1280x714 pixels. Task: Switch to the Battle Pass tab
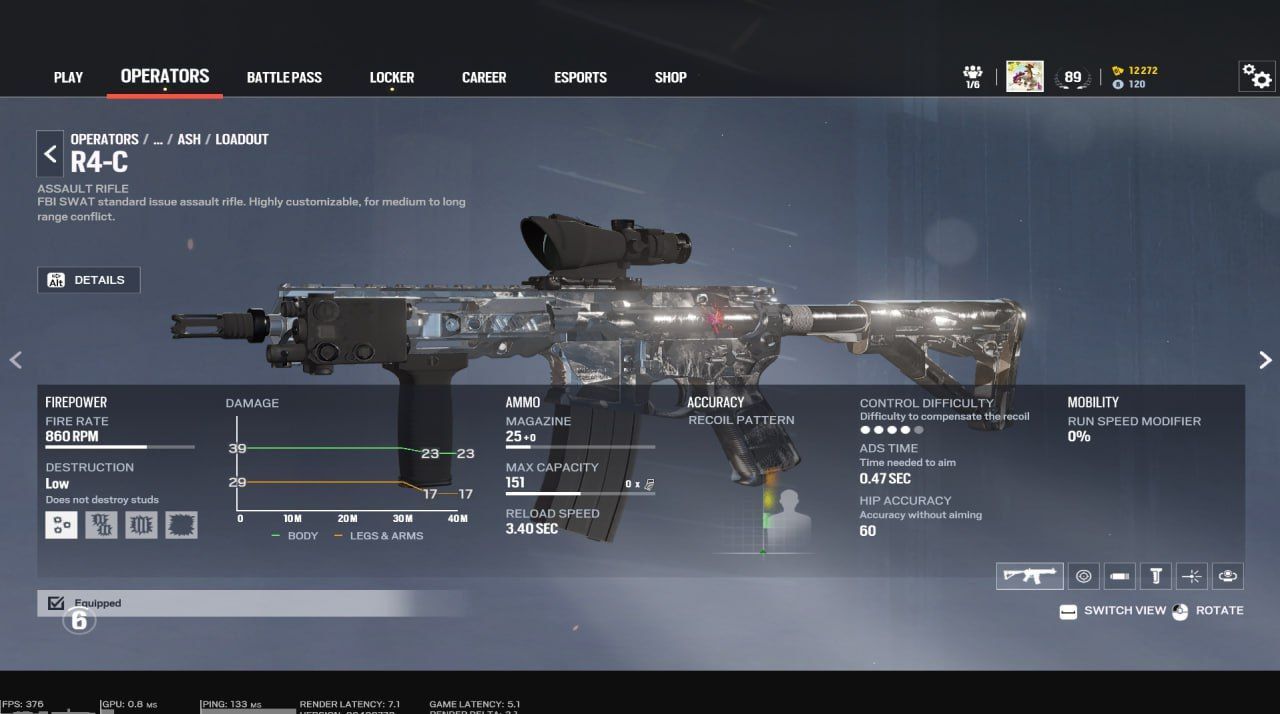coord(284,77)
